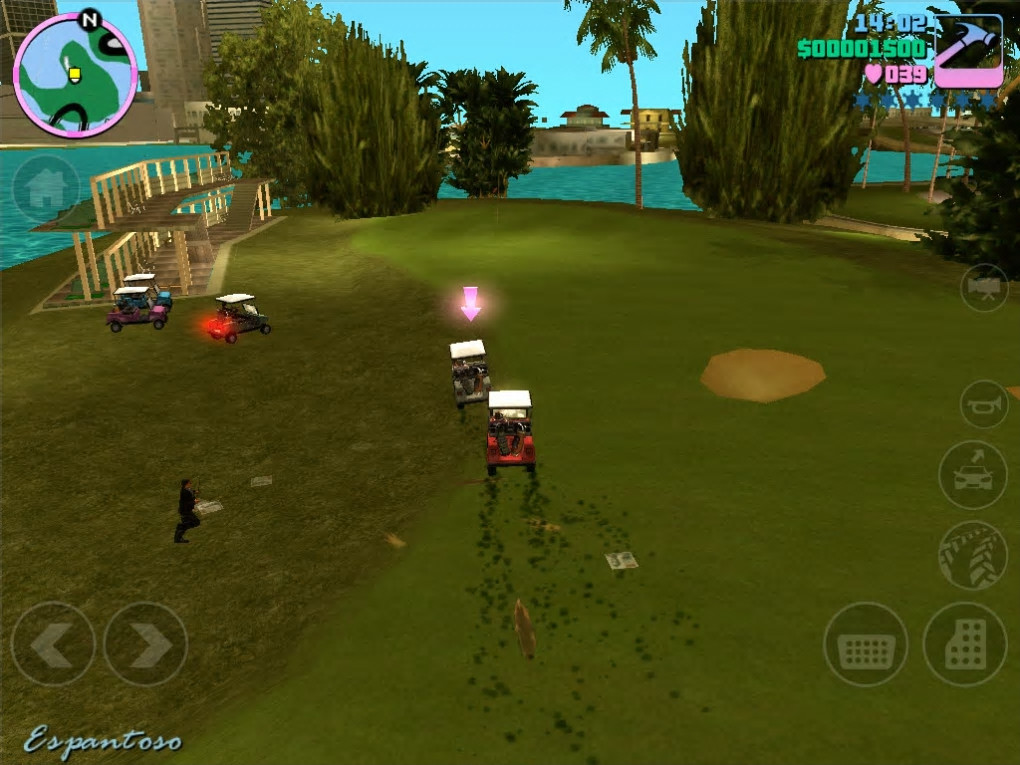The height and width of the screenshot is (765, 1020).
Task: Steer right with the right arrow button
Action: 146,644
